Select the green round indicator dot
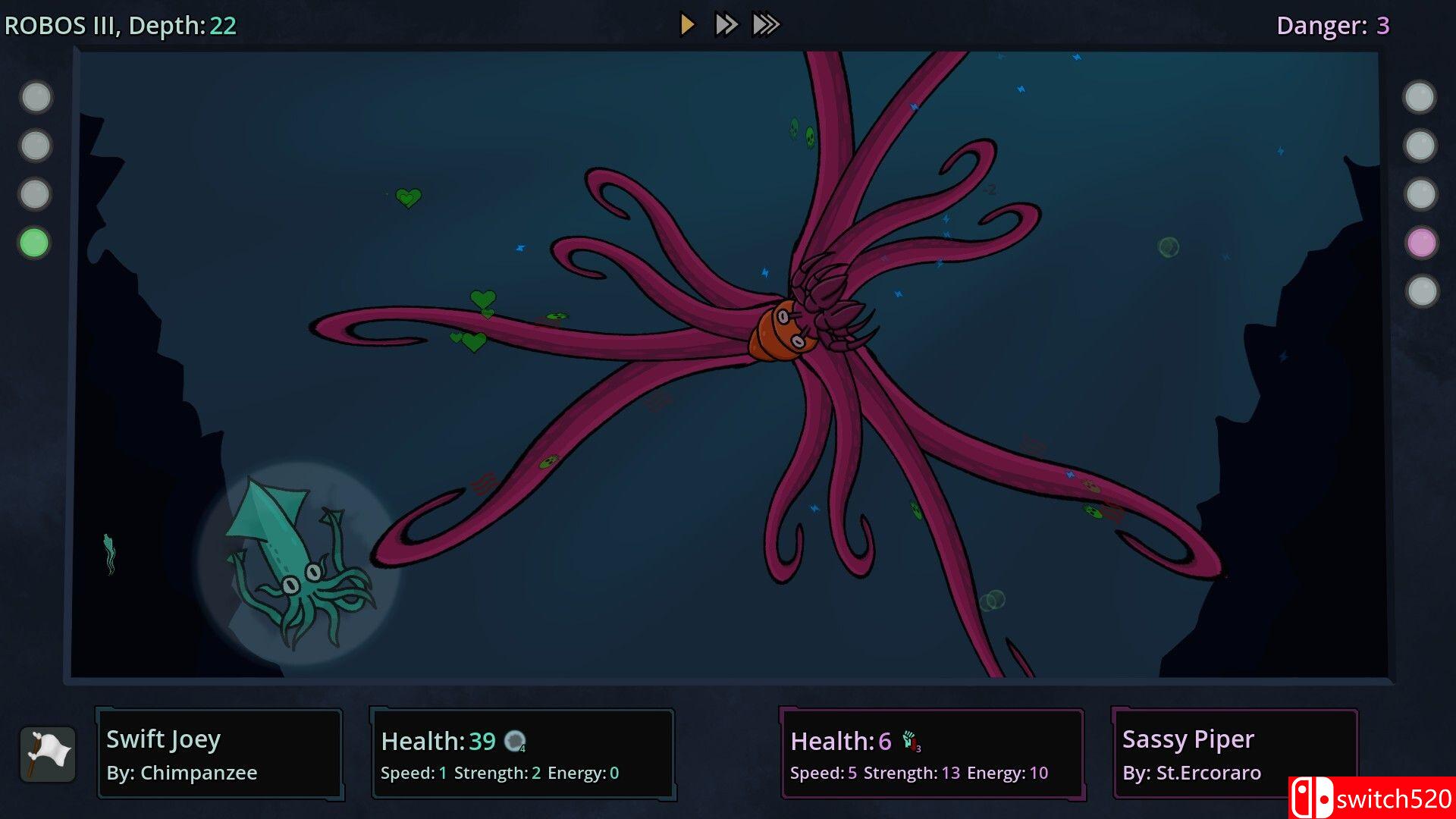Screen dimensions: 1456x819 [x=34, y=243]
